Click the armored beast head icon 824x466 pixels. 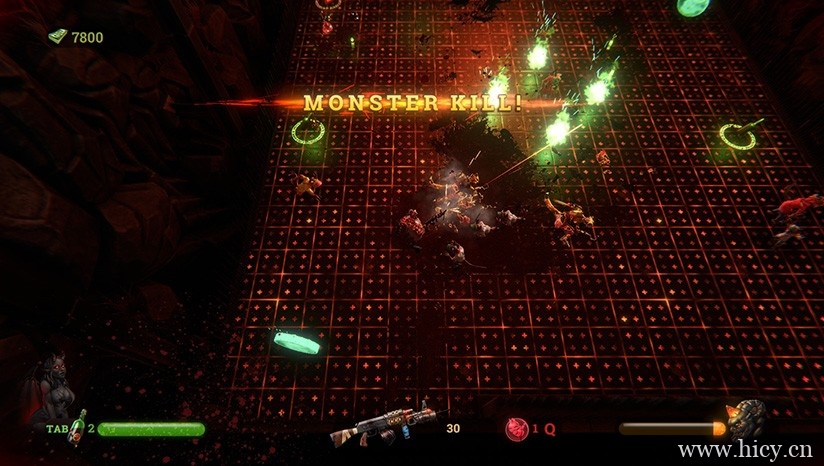pyautogui.click(x=745, y=420)
